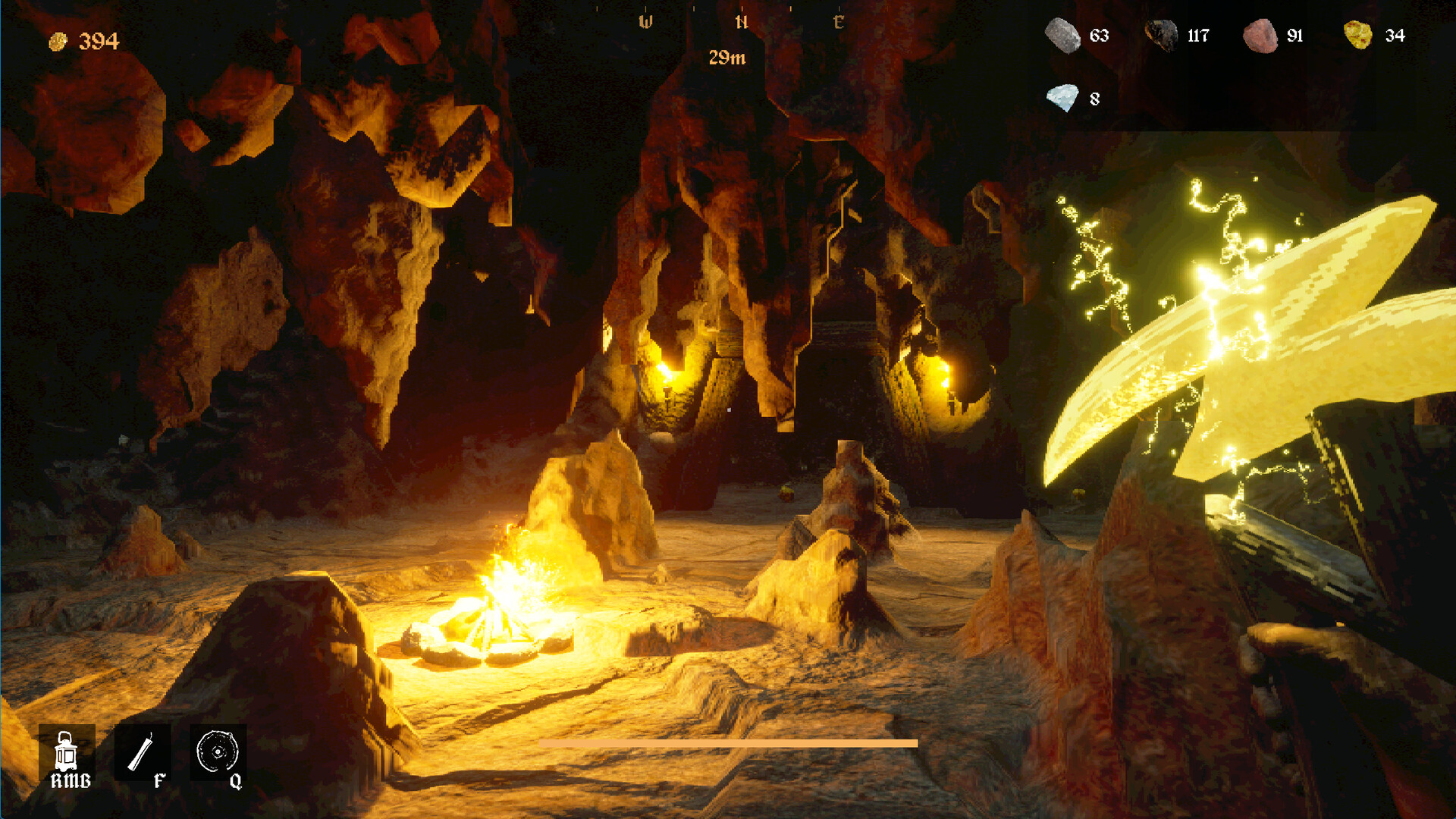Activate the round shield-like item slot
Image resolution: width=1456 pixels, height=819 pixels.
pos(218,752)
